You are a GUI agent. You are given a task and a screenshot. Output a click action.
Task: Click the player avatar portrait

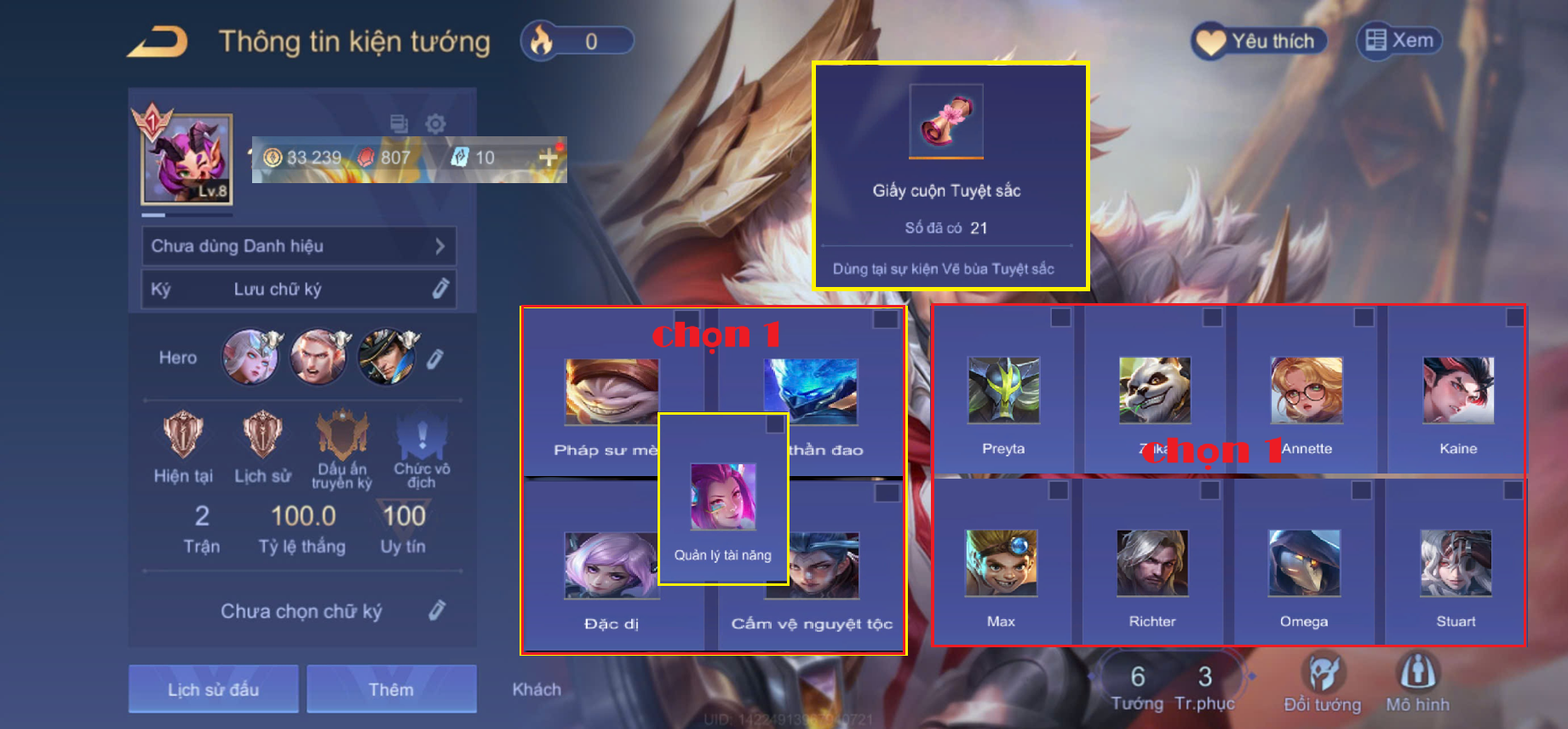tap(187, 159)
